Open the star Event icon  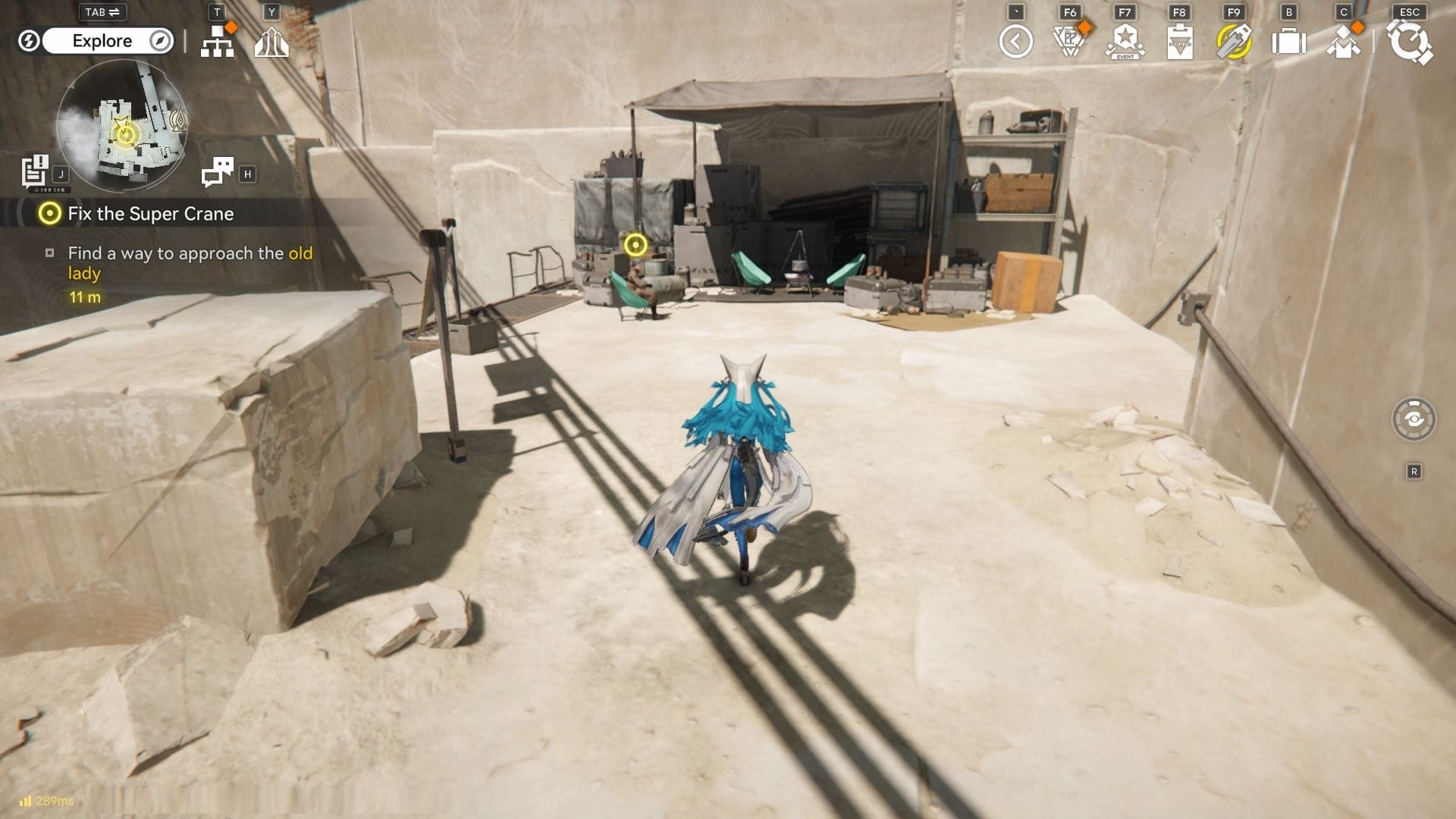click(1125, 42)
